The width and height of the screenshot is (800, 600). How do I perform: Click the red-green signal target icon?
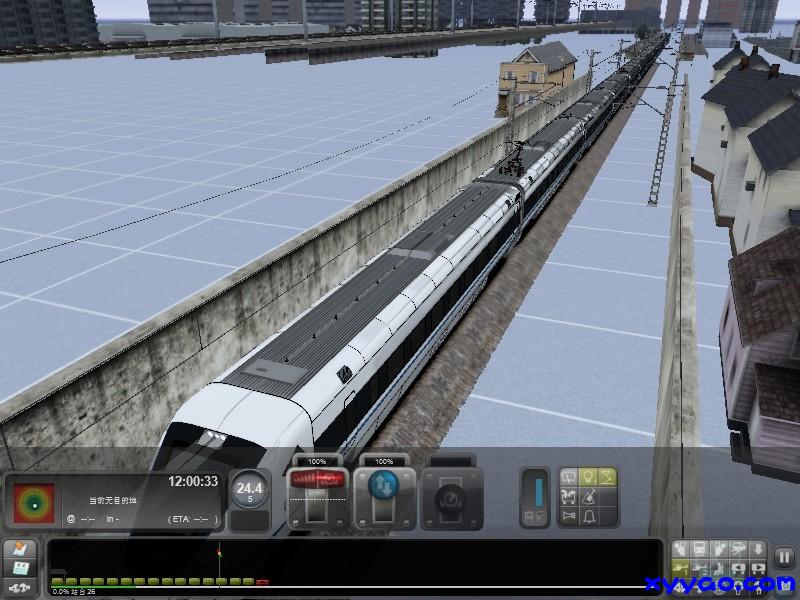[x=32, y=502]
